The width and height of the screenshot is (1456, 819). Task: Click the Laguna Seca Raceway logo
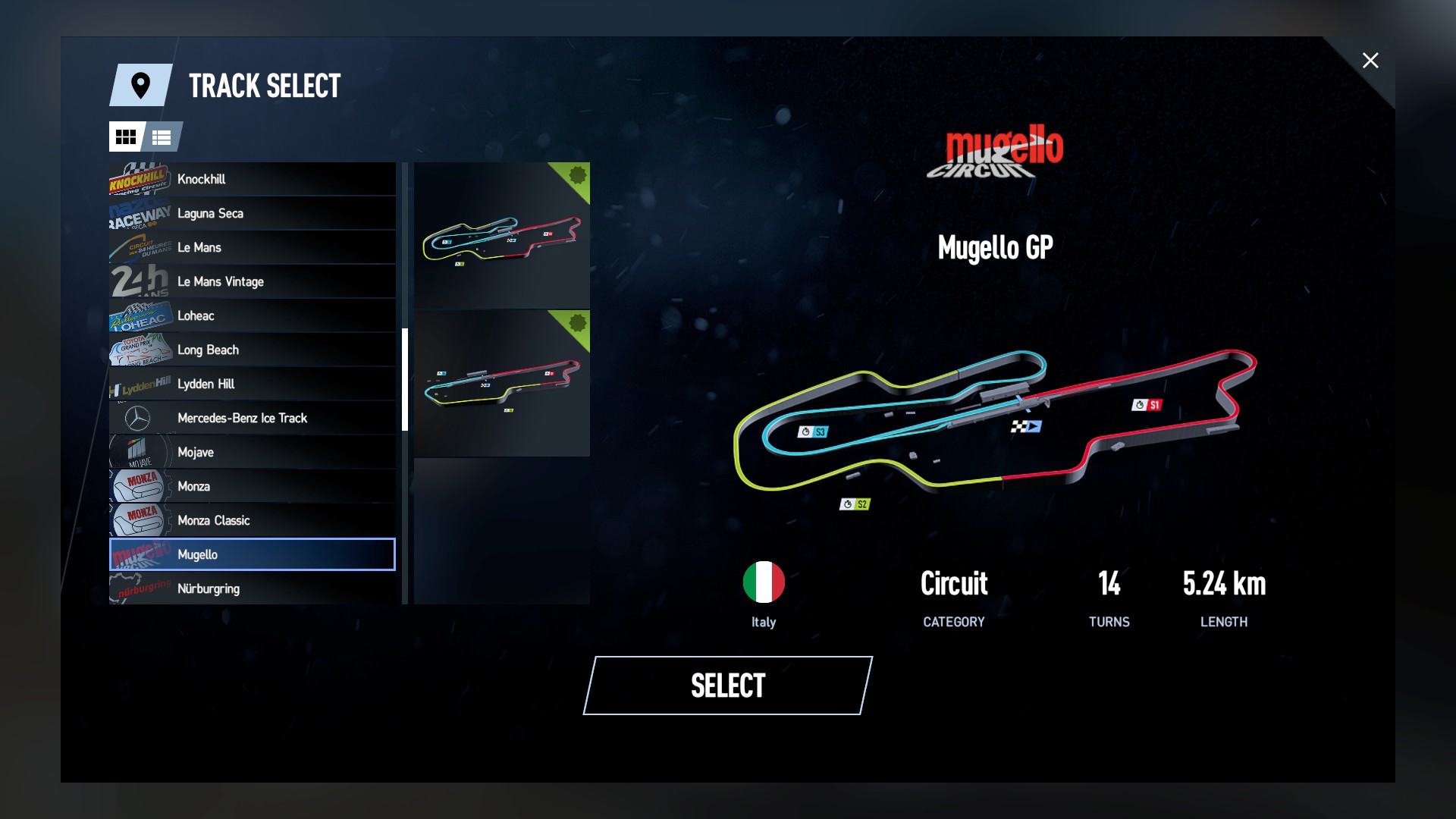(138, 213)
